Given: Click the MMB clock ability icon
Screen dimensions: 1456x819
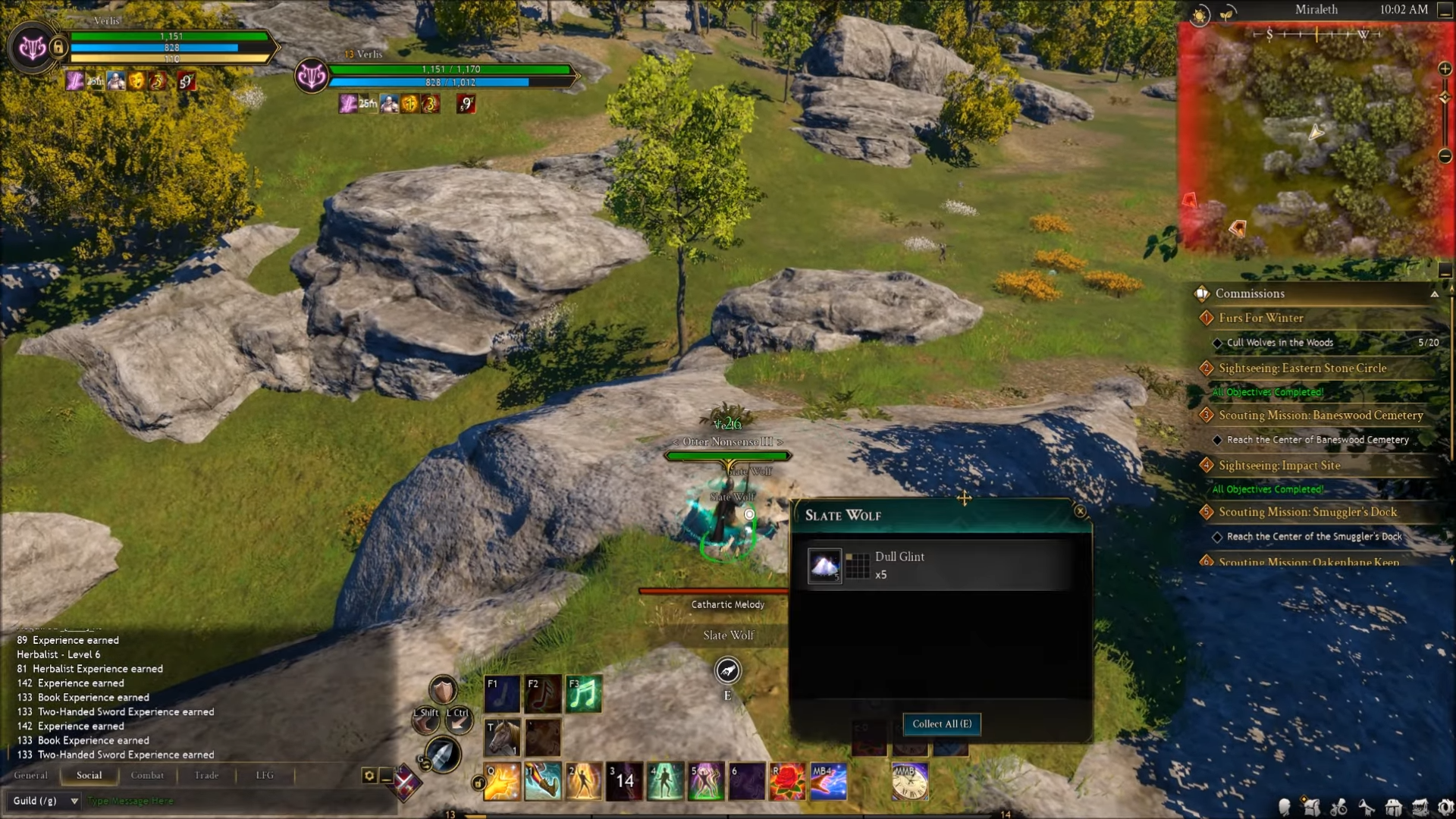Looking at the screenshot, I should (909, 781).
